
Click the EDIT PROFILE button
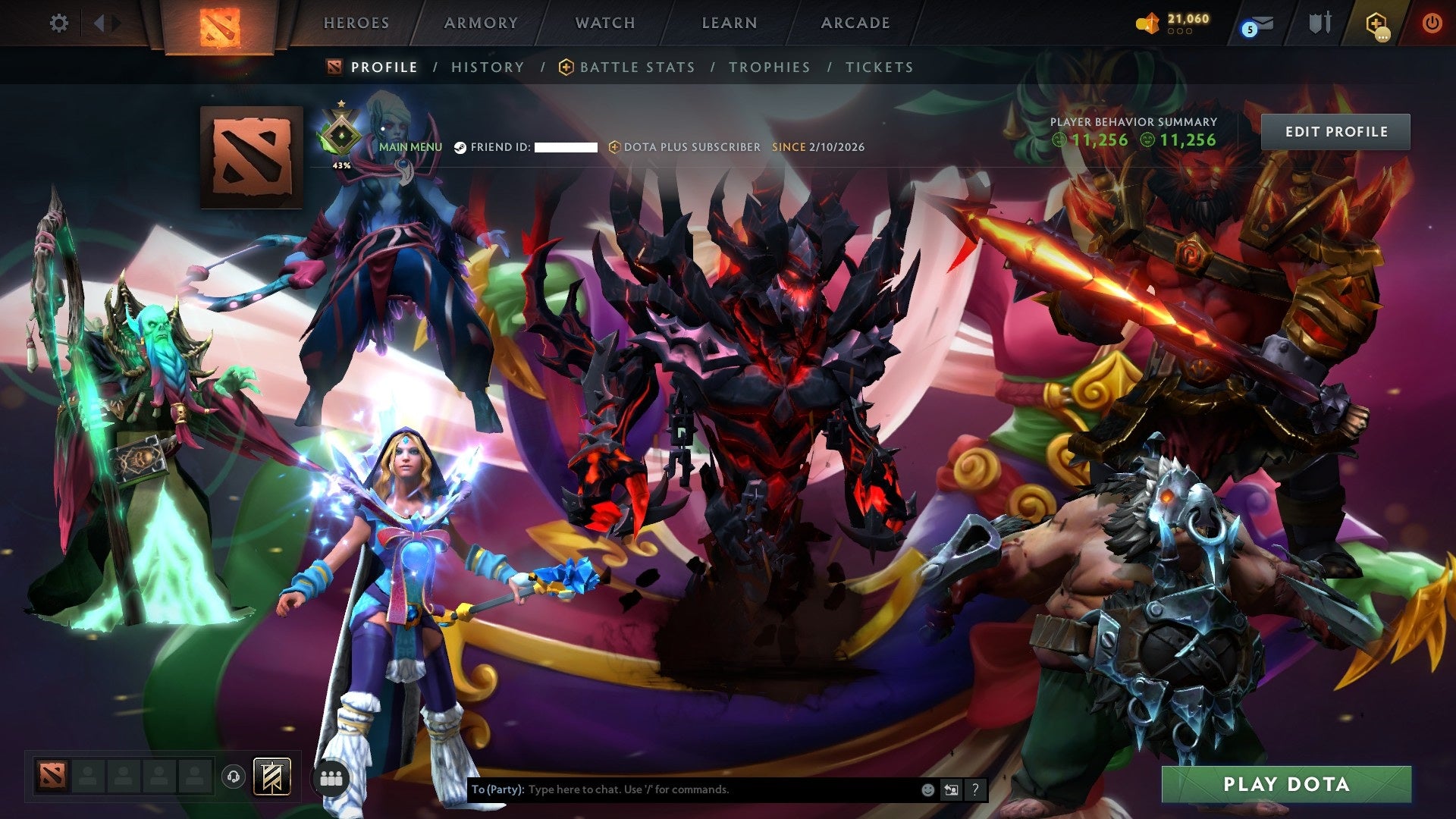pyautogui.click(x=1335, y=130)
